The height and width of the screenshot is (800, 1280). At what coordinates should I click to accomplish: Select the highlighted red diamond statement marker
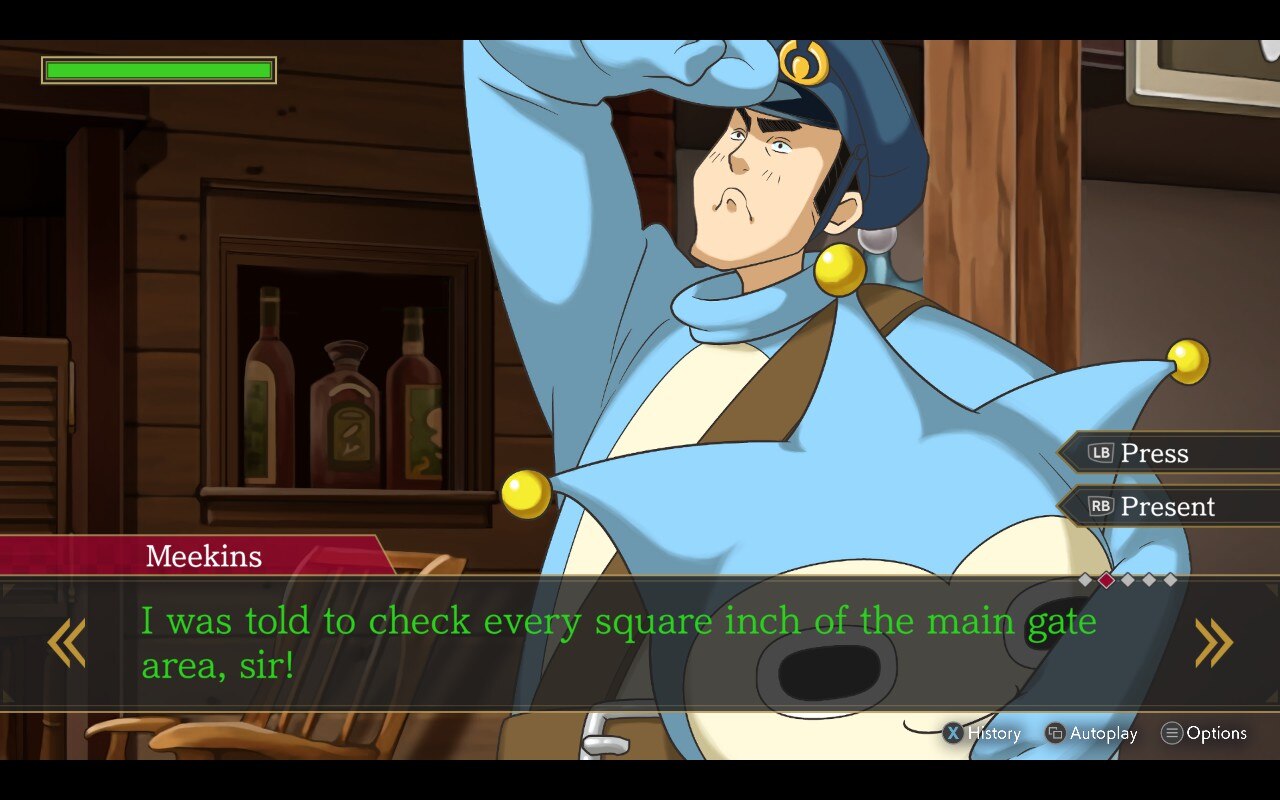tap(1106, 580)
